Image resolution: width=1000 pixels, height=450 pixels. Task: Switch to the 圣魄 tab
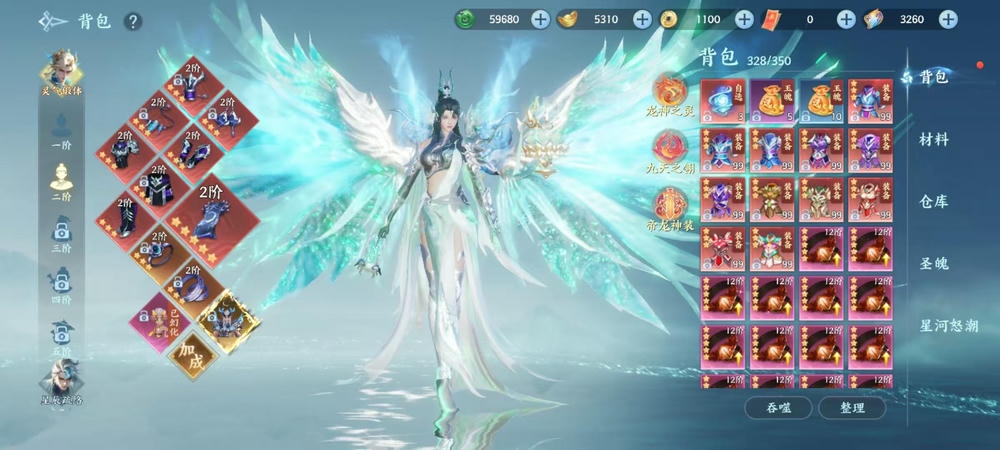pyautogui.click(x=933, y=263)
